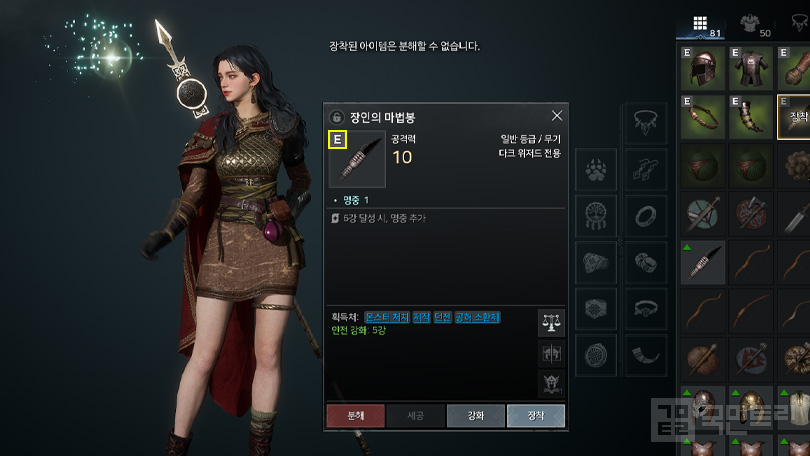Image resolution: width=810 pixels, height=456 pixels.
Task: Select the equipped horn item slot
Action: tap(751, 118)
